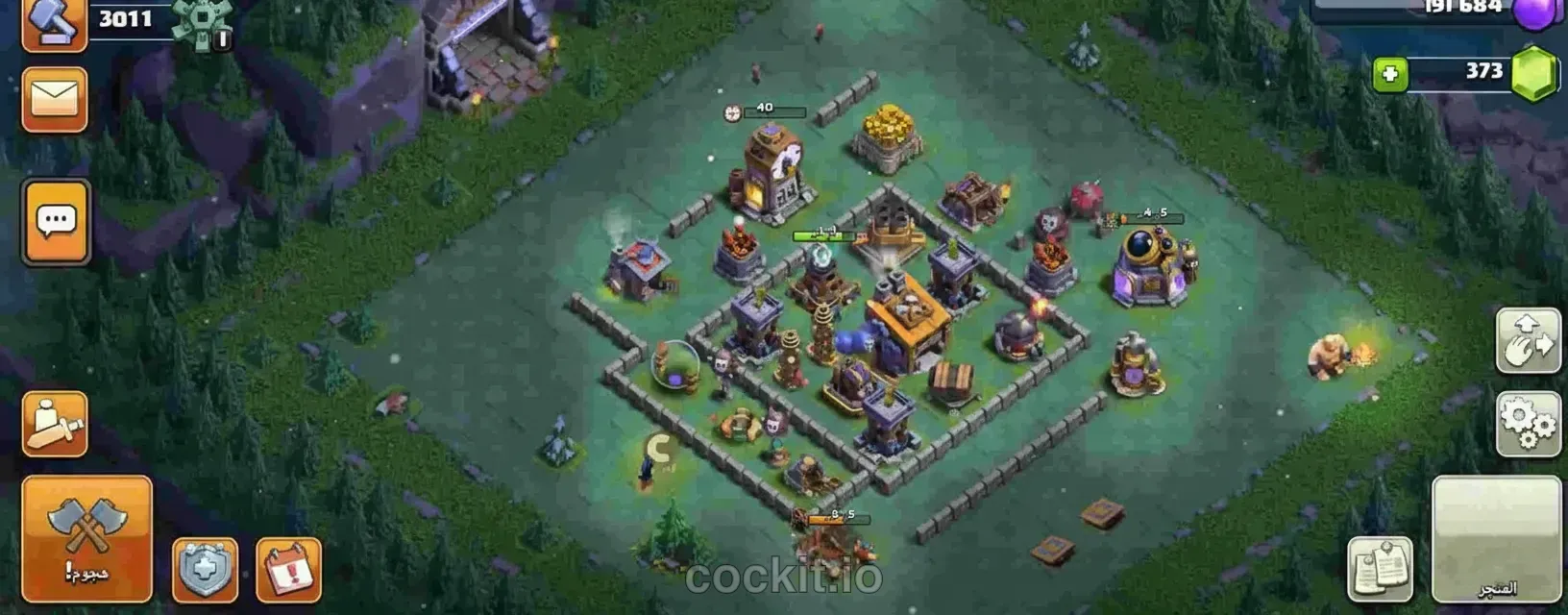This screenshot has height=615, width=1568.
Task: Show the calendar events button
Action: pyautogui.click(x=288, y=571)
